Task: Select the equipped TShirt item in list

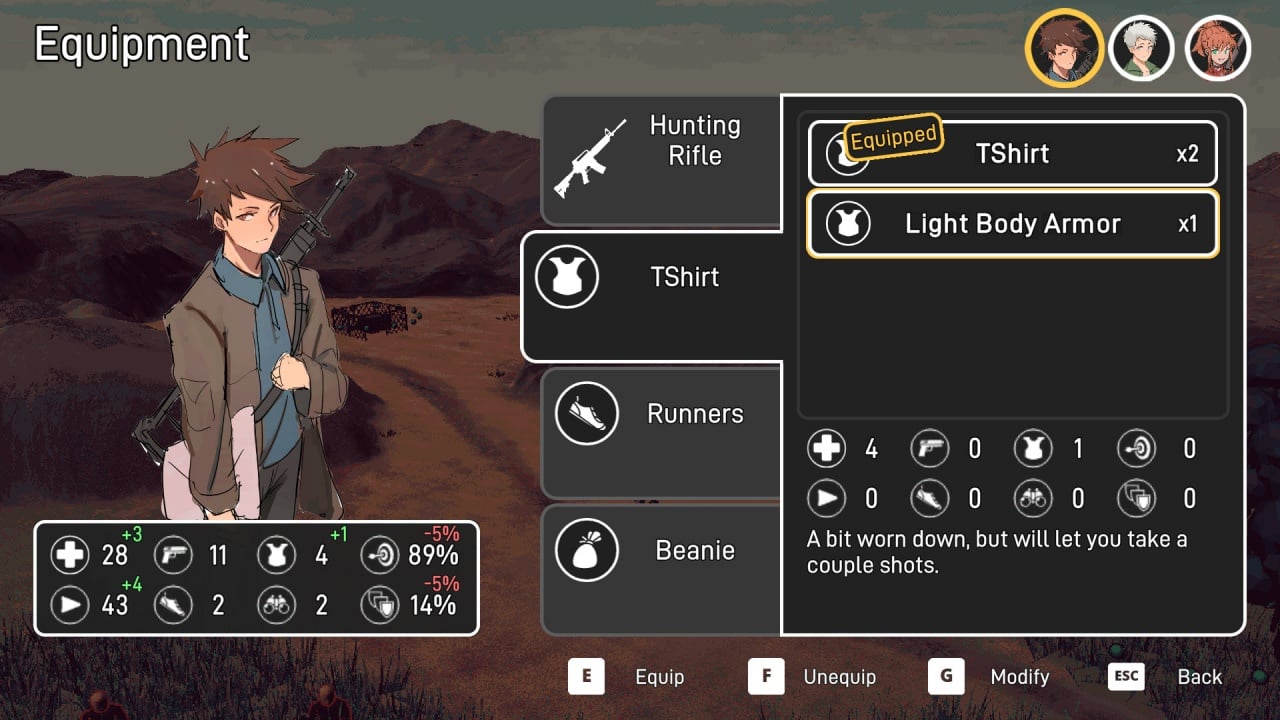Action: coord(1012,154)
